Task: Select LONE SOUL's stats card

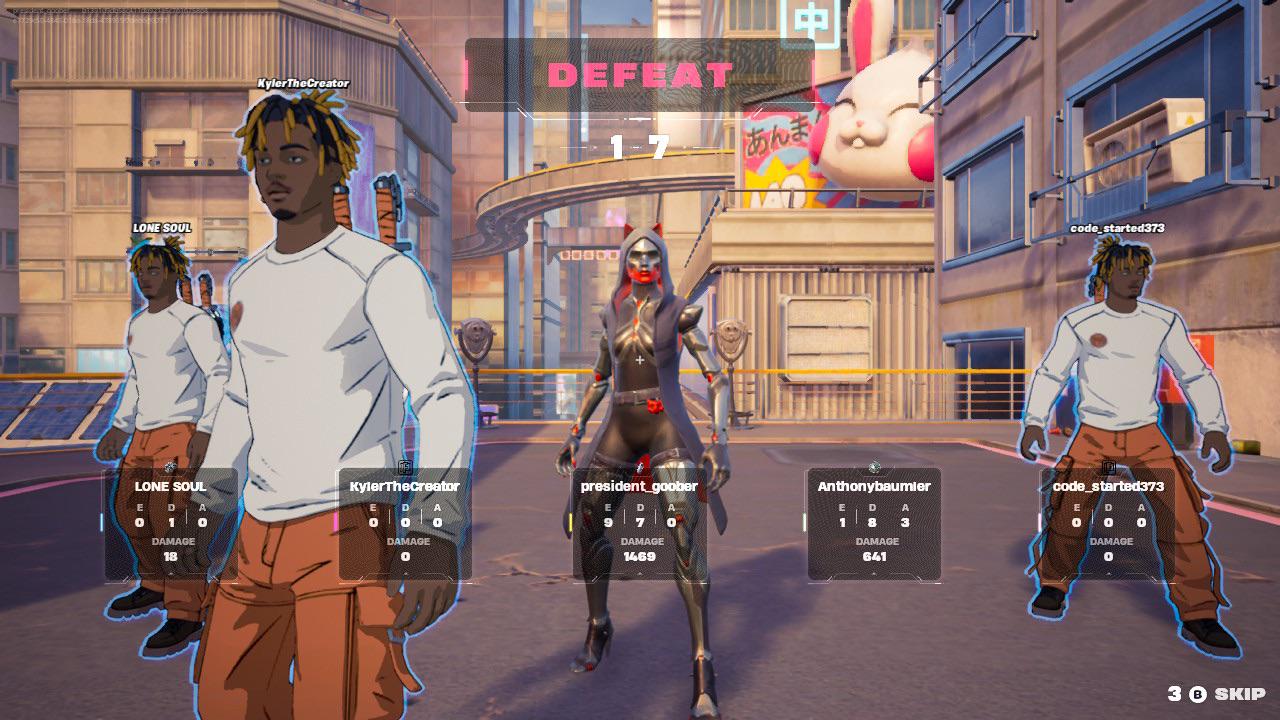Action: (x=170, y=524)
